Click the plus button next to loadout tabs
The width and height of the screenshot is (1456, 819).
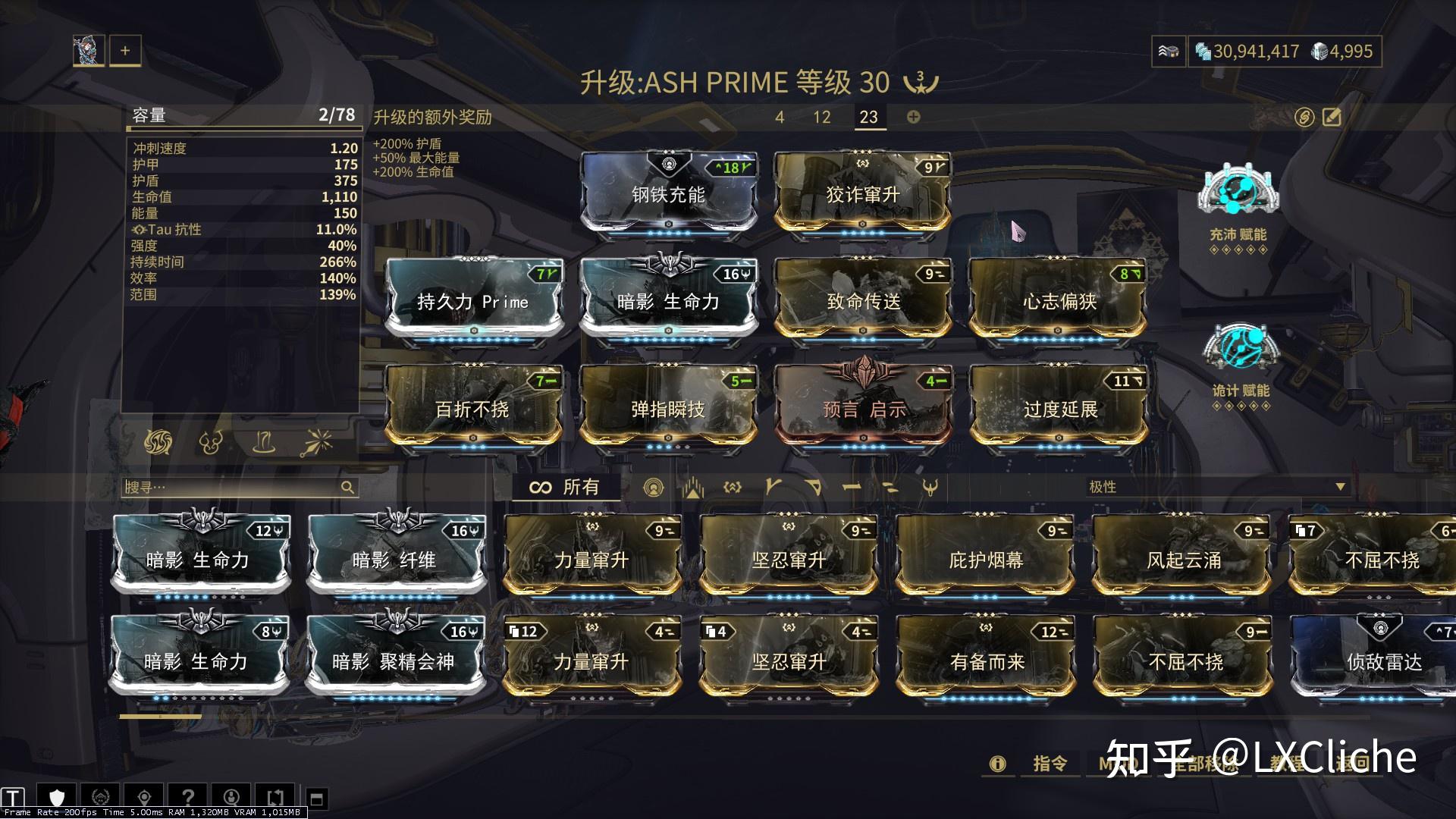pyautogui.click(x=125, y=50)
